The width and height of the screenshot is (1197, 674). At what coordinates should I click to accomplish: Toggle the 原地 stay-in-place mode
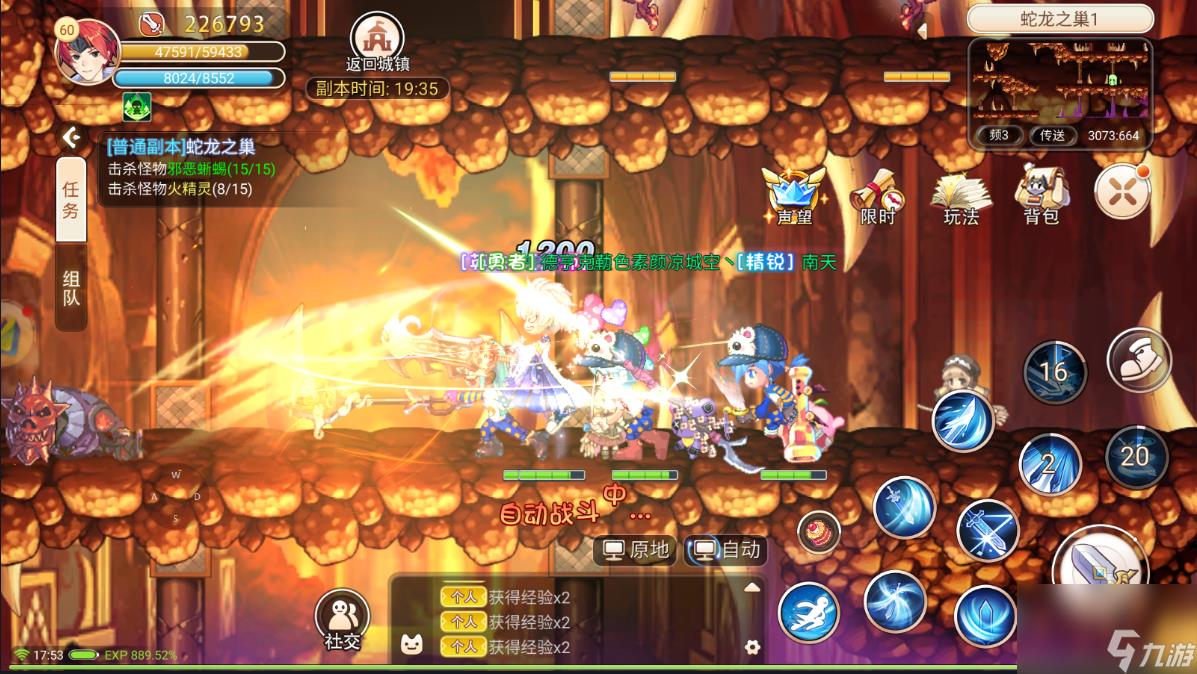[637, 550]
